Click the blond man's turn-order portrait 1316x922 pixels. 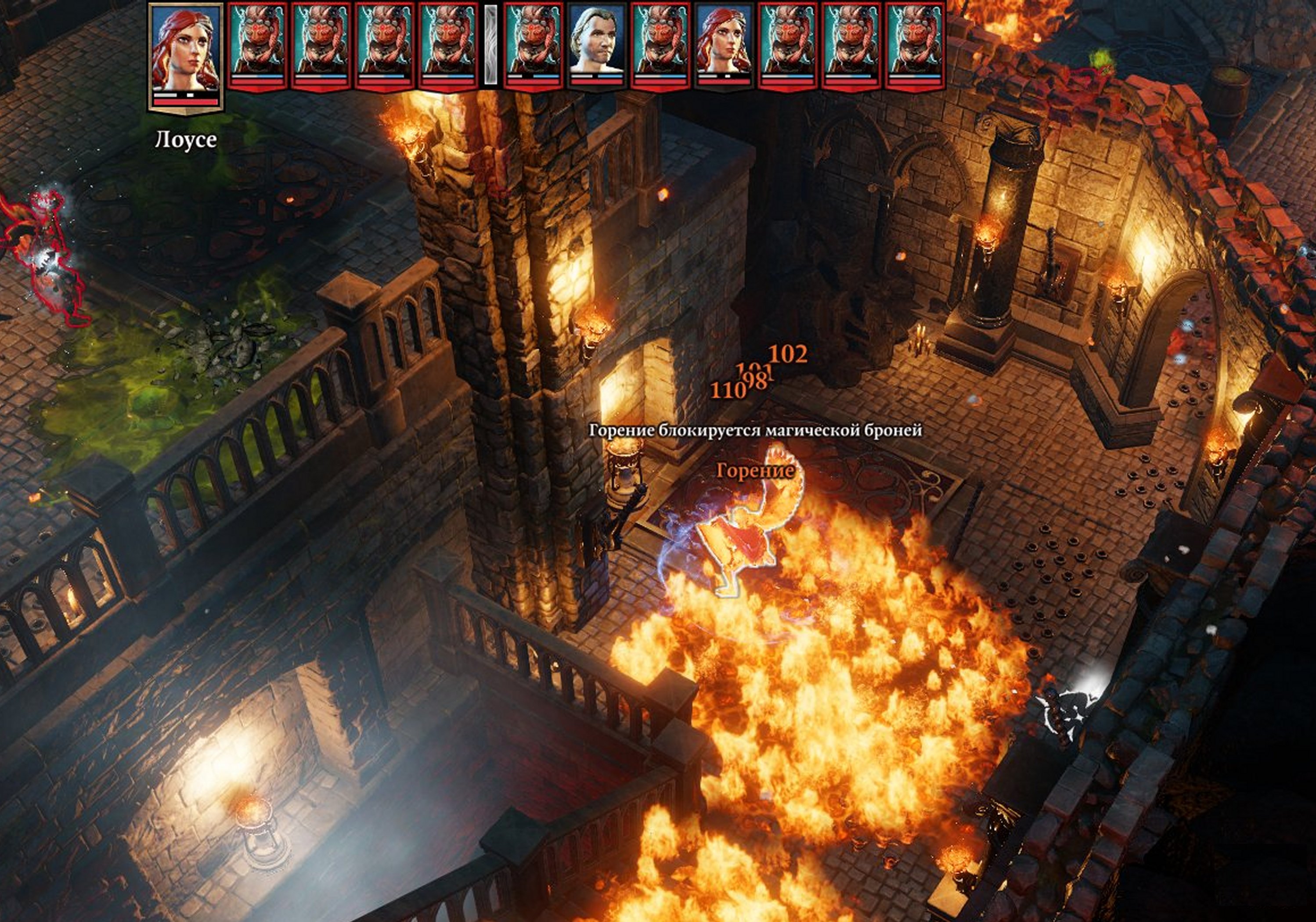tap(597, 44)
